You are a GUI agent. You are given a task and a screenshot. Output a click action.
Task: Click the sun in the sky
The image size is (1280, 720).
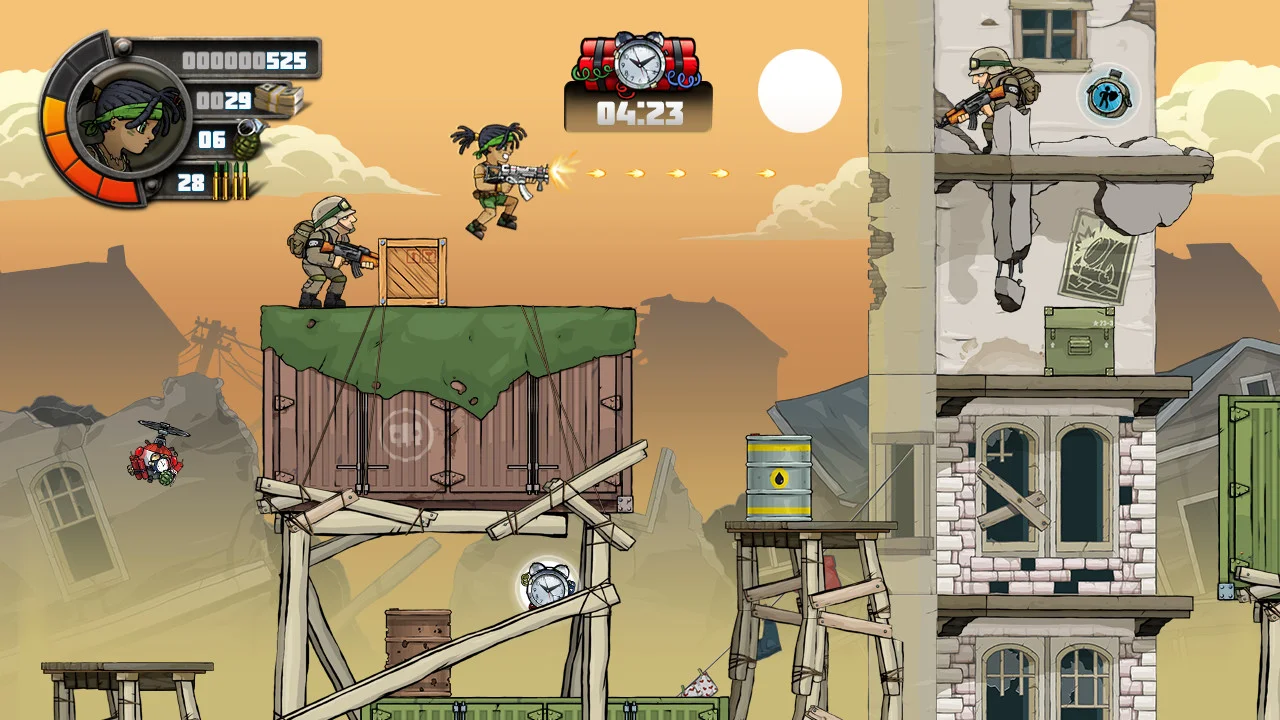799,90
